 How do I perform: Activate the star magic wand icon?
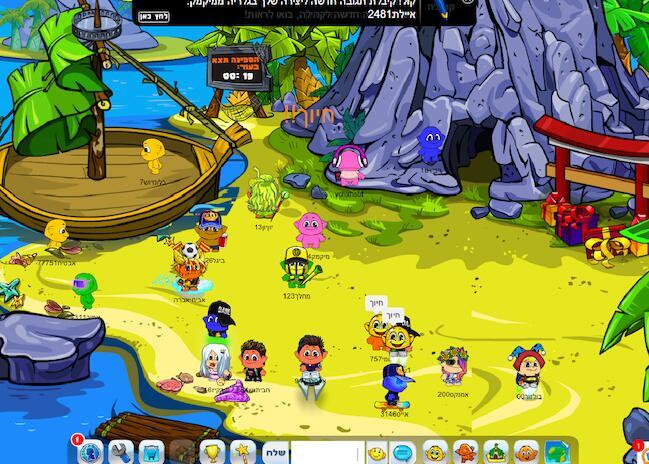[x=241, y=452]
